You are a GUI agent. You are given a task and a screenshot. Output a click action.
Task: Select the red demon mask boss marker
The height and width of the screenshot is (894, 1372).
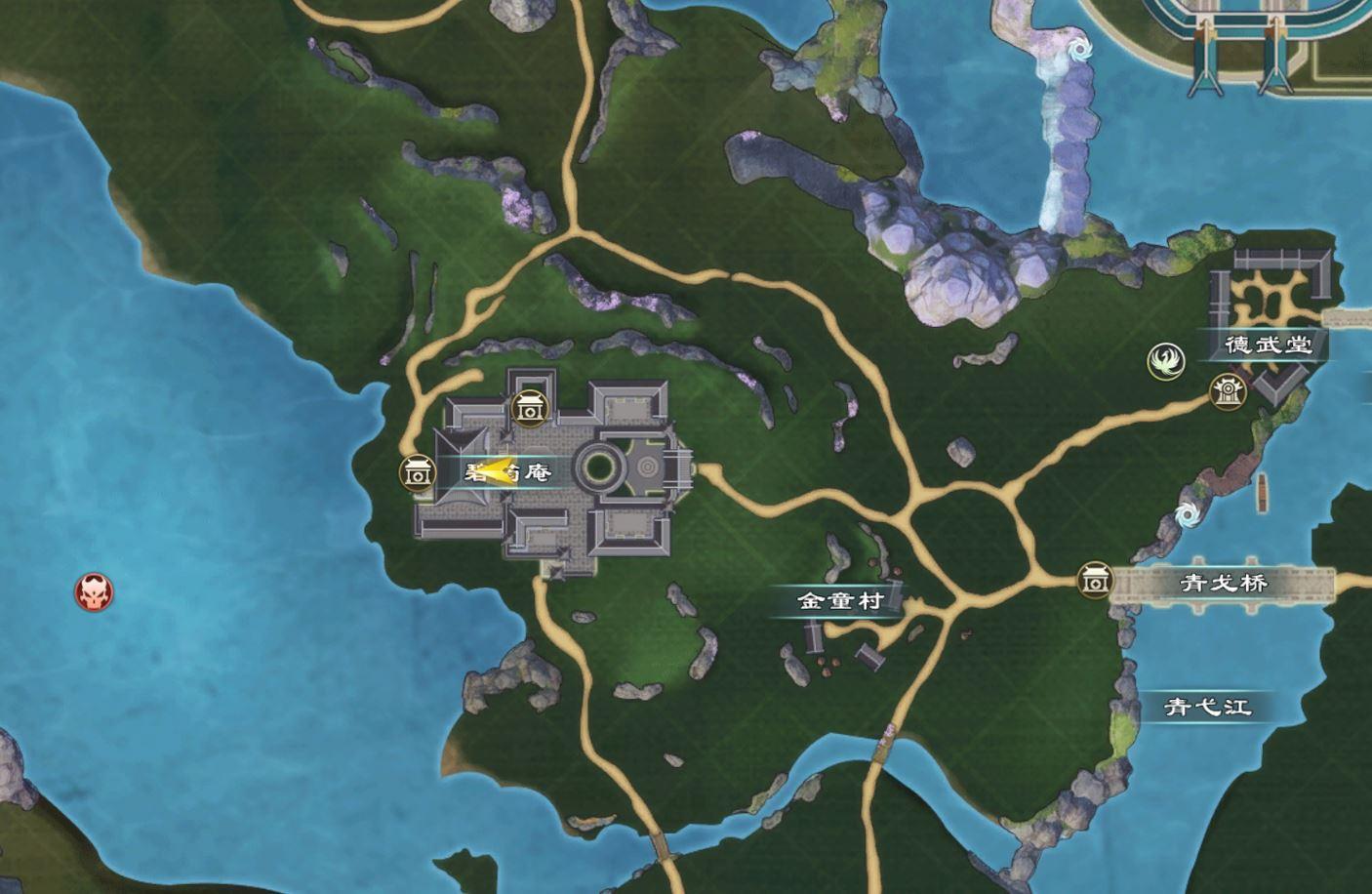coord(95,591)
